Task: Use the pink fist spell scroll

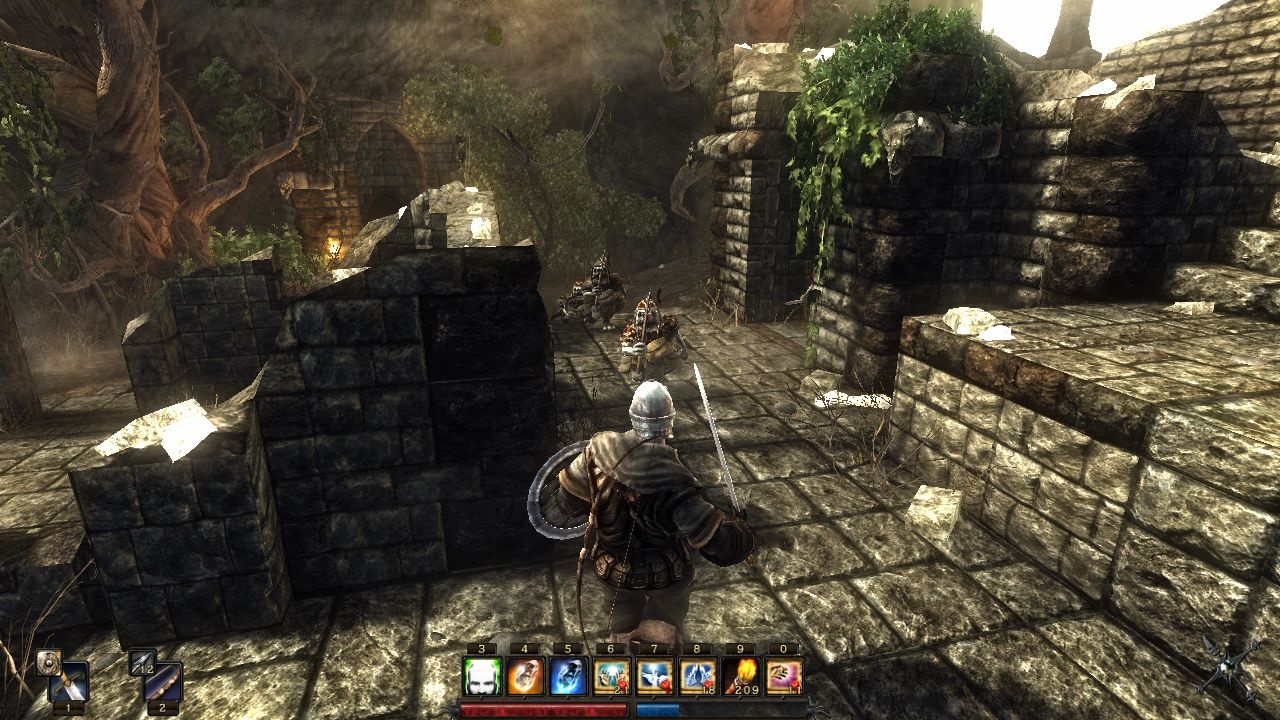Action: click(x=783, y=677)
